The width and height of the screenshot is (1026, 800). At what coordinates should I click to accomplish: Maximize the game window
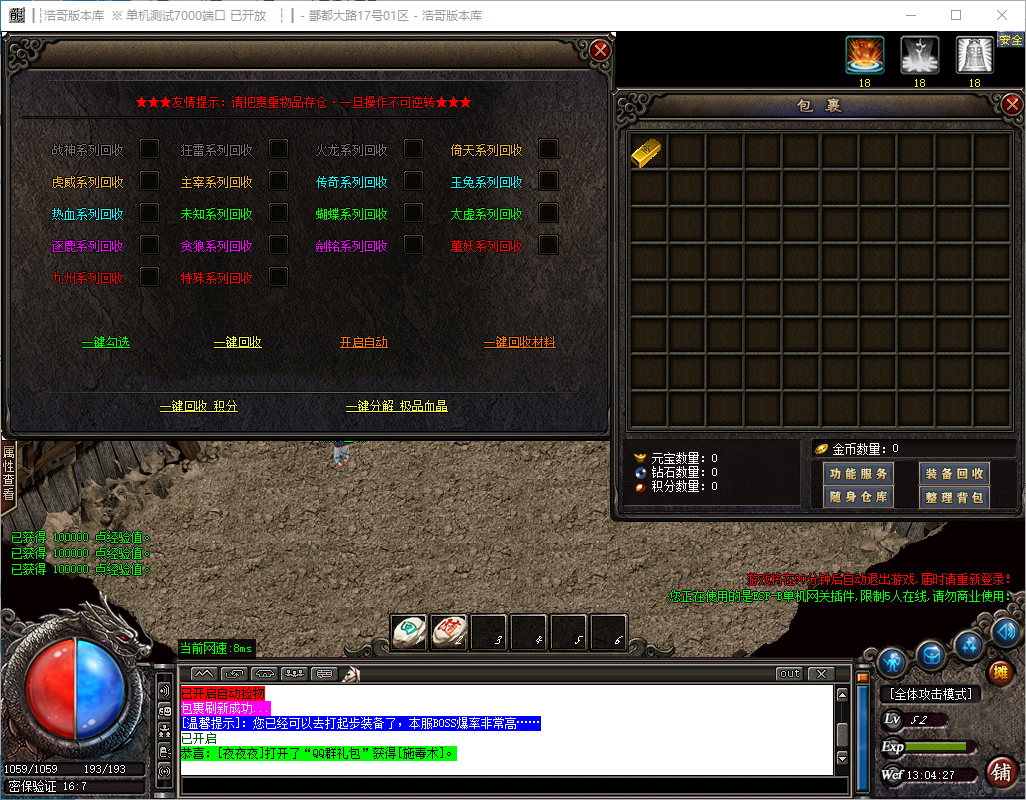pos(956,15)
